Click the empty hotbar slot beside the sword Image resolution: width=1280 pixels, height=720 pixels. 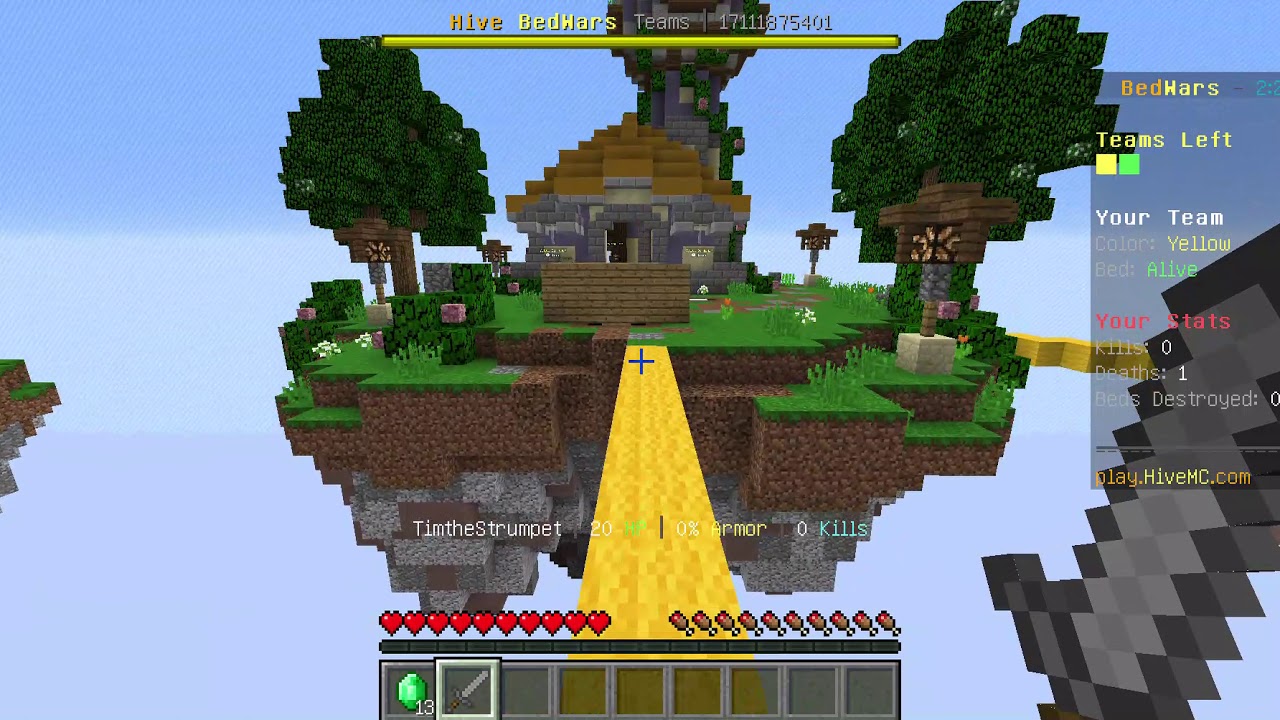[524, 690]
